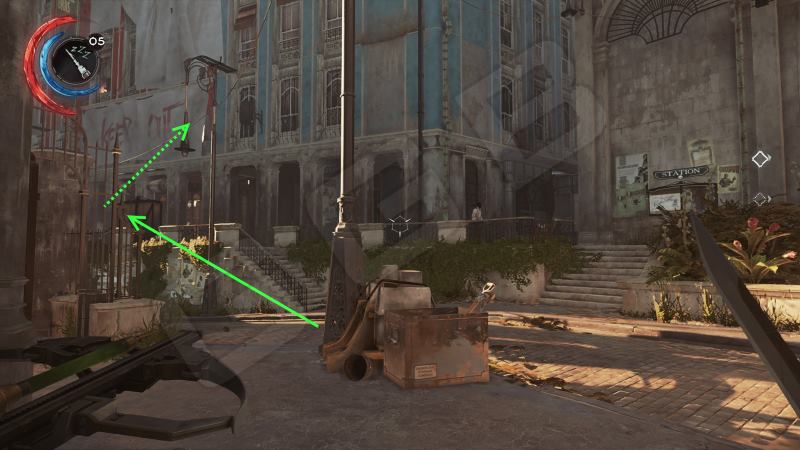Click the bright upper diamond objective marker
Screen dimensions: 800x450
point(761,158)
